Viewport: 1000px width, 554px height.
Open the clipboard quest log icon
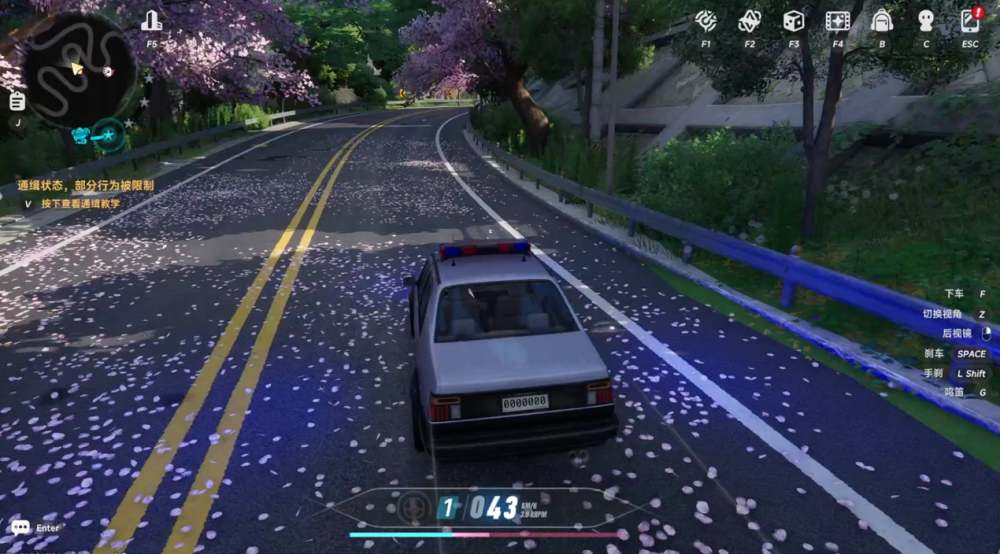[x=17, y=100]
